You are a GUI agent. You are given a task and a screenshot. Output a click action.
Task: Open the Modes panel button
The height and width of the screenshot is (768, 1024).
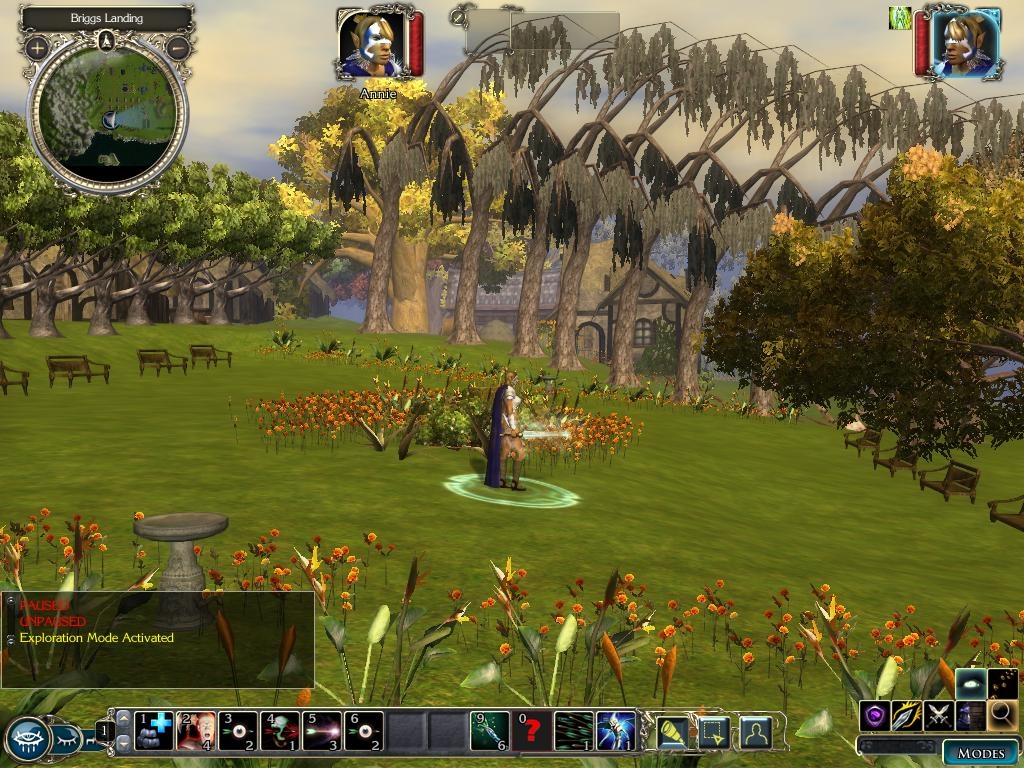pyautogui.click(x=980, y=752)
